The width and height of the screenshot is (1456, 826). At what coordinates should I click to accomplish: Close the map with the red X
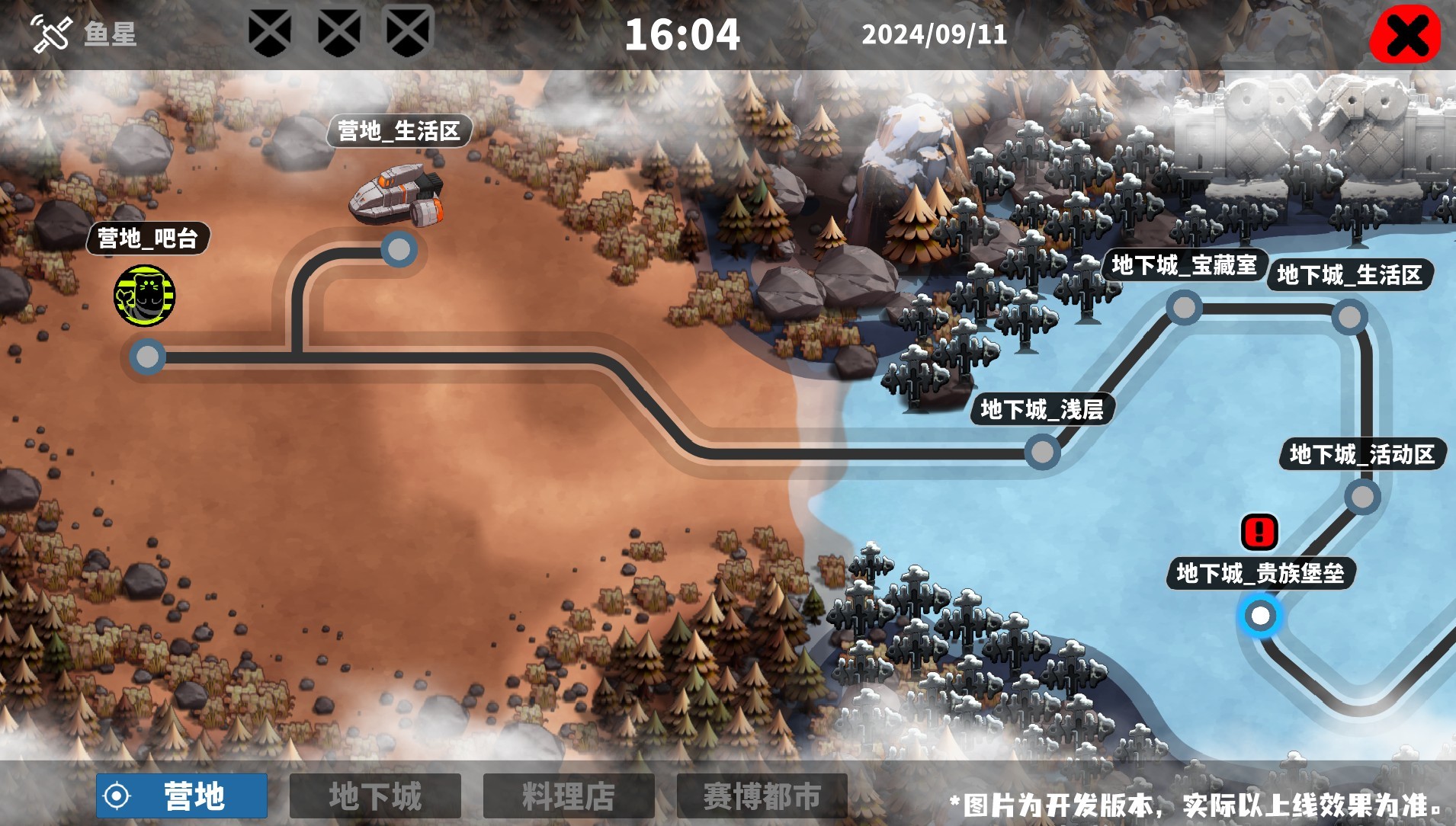[x=1405, y=34]
